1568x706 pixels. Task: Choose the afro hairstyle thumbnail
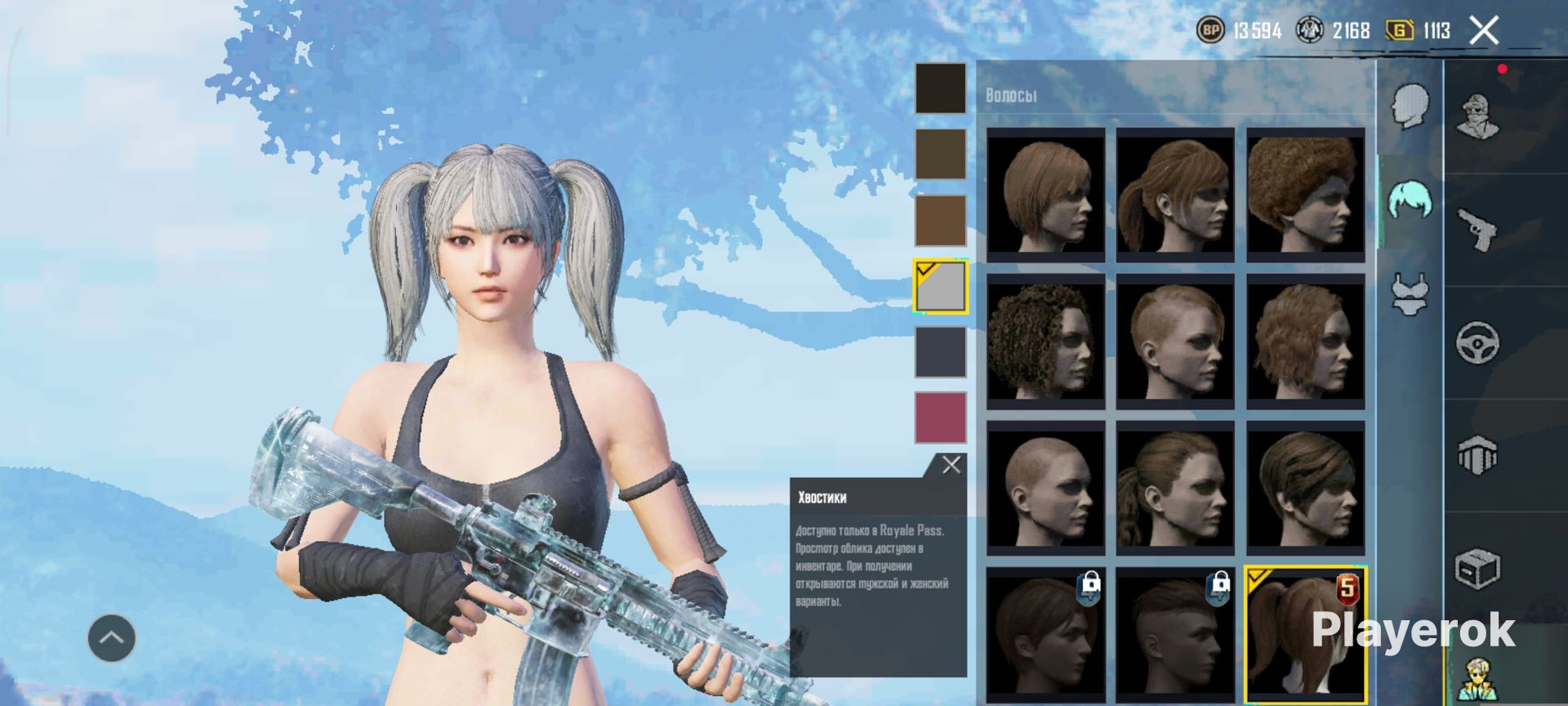click(x=1305, y=194)
